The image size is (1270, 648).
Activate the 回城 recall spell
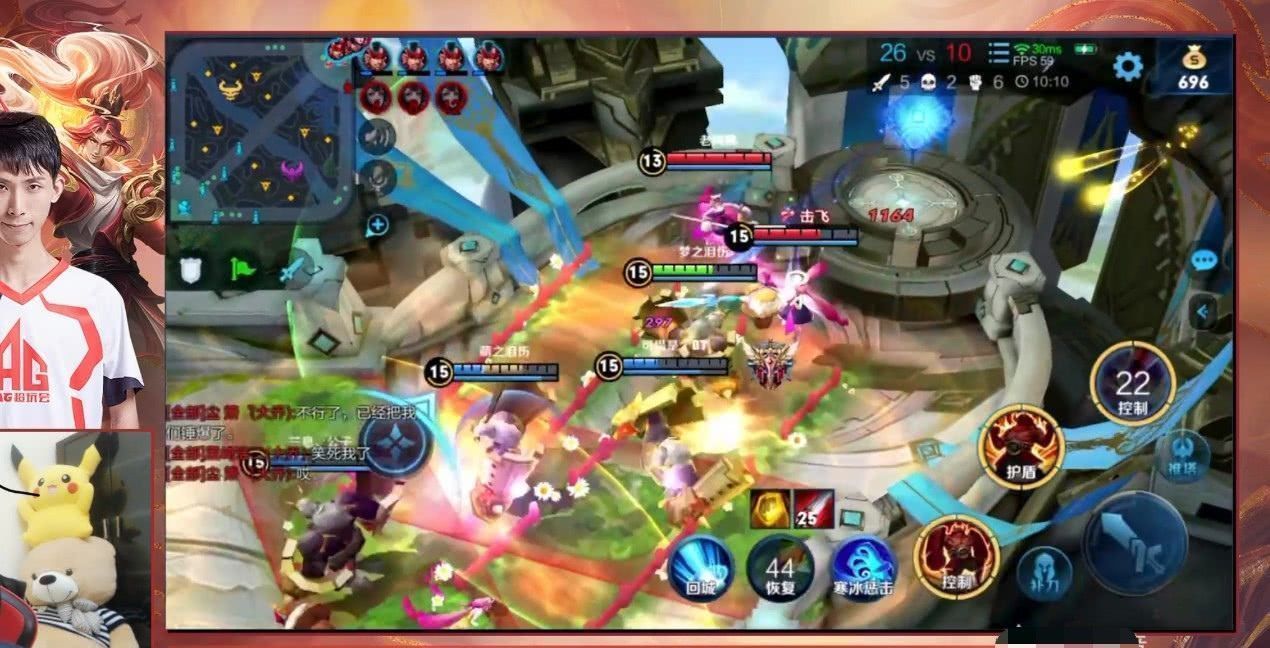(x=701, y=565)
